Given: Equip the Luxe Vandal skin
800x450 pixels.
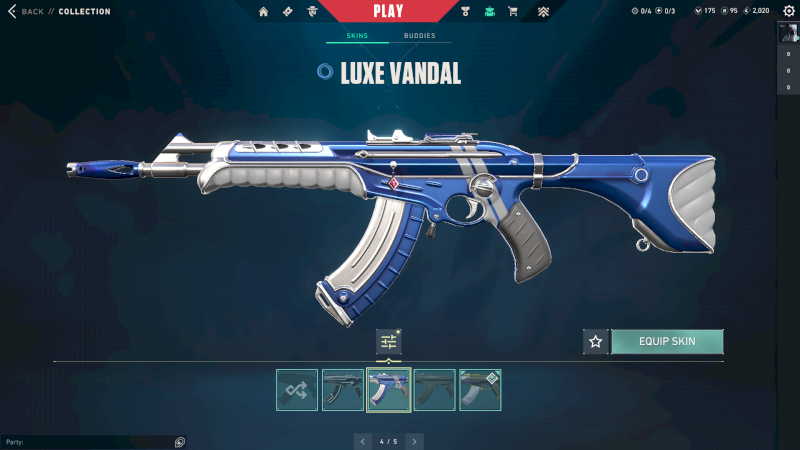Looking at the screenshot, I should tap(667, 342).
